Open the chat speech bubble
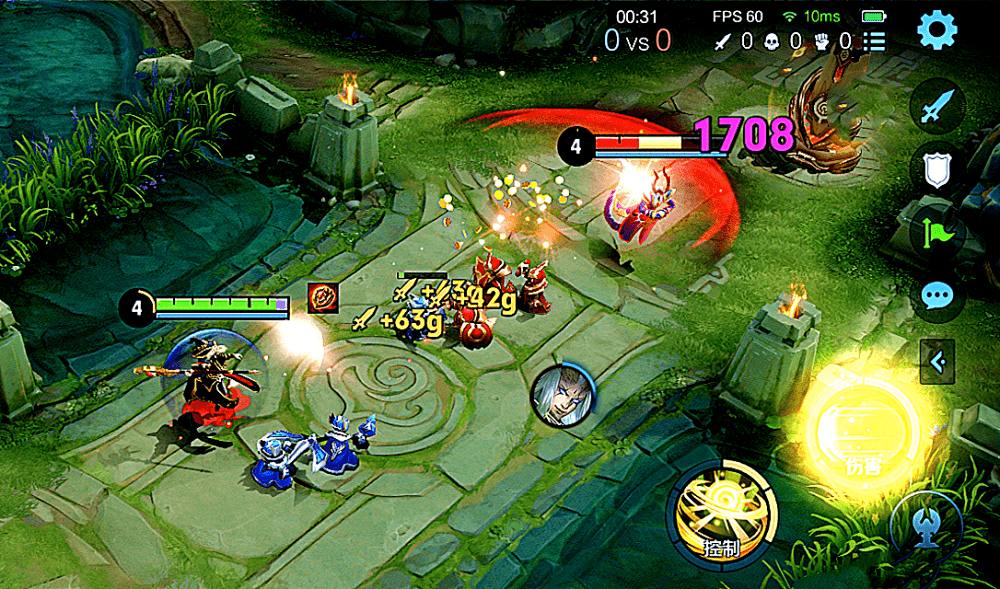Screen dimensions: 1000x589 click(937, 297)
